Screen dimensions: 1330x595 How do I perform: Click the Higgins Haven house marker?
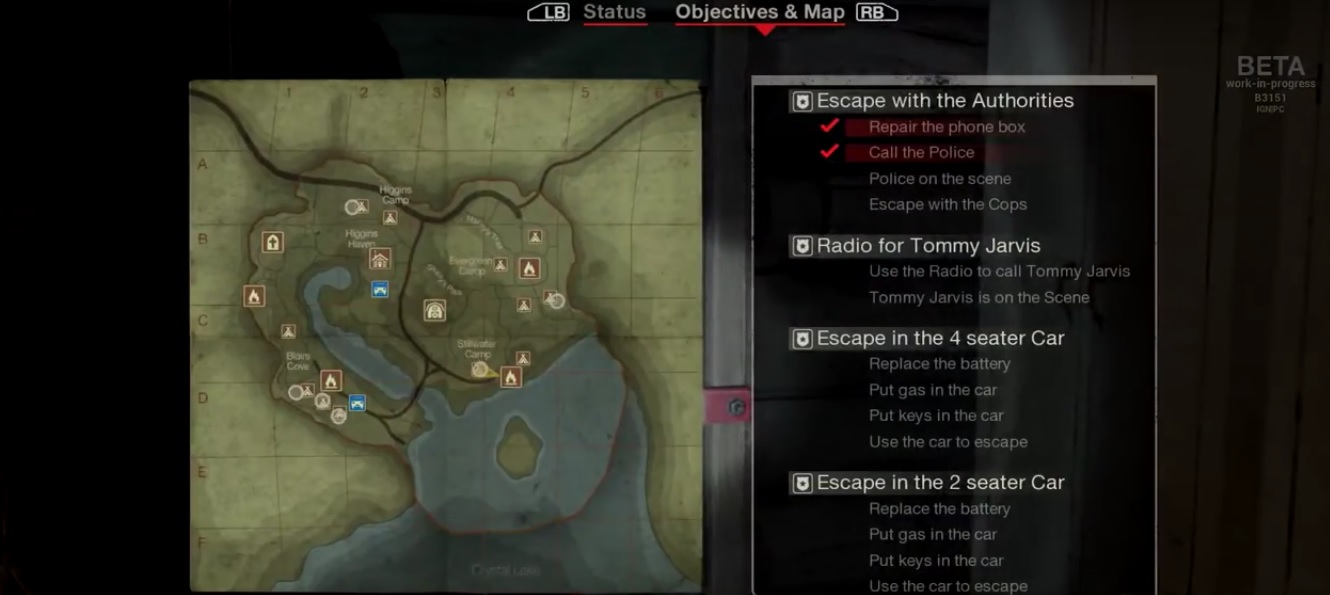[380, 259]
